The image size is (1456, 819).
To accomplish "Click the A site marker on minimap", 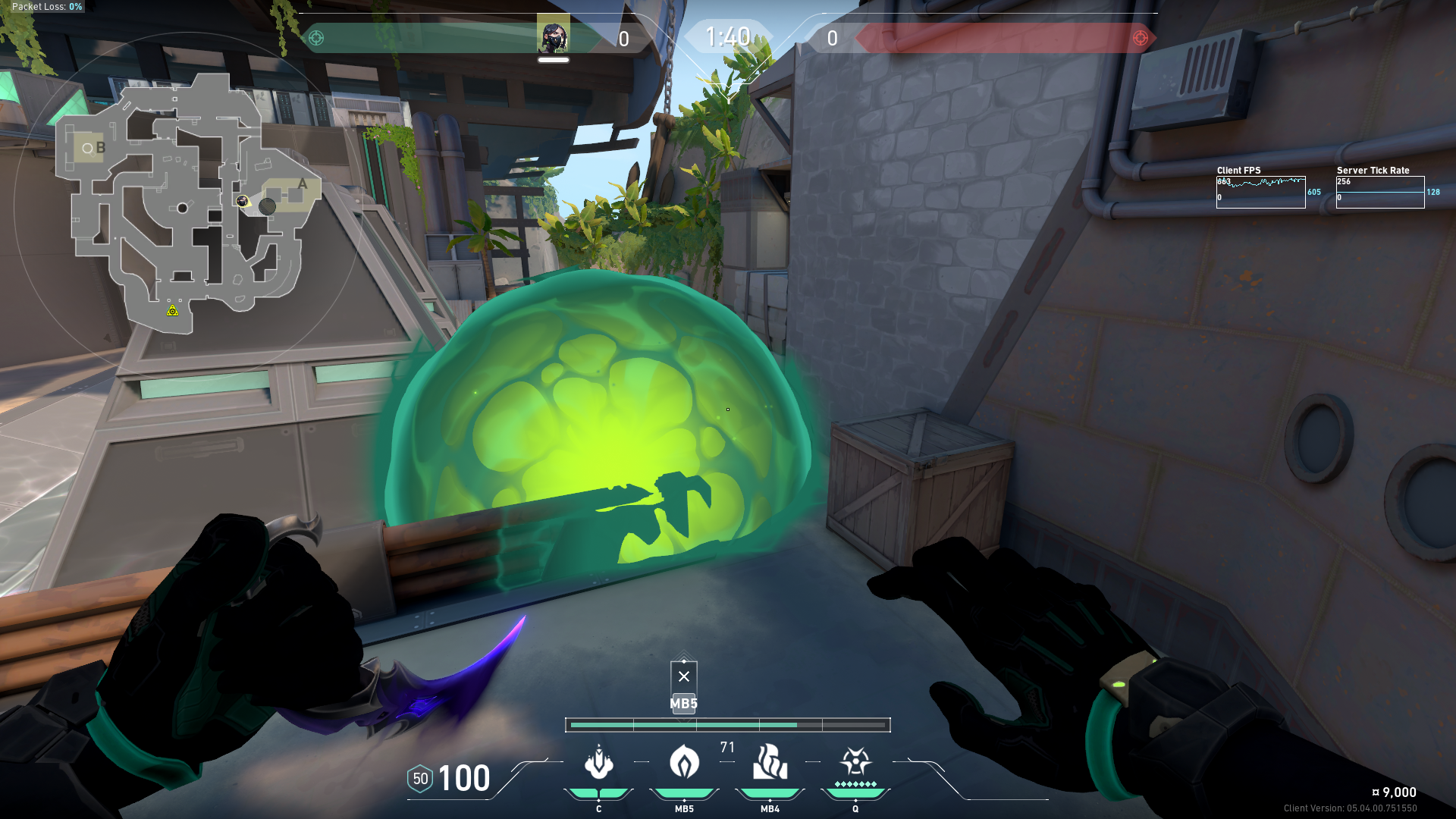I will pyautogui.click(x=303, y=184).
